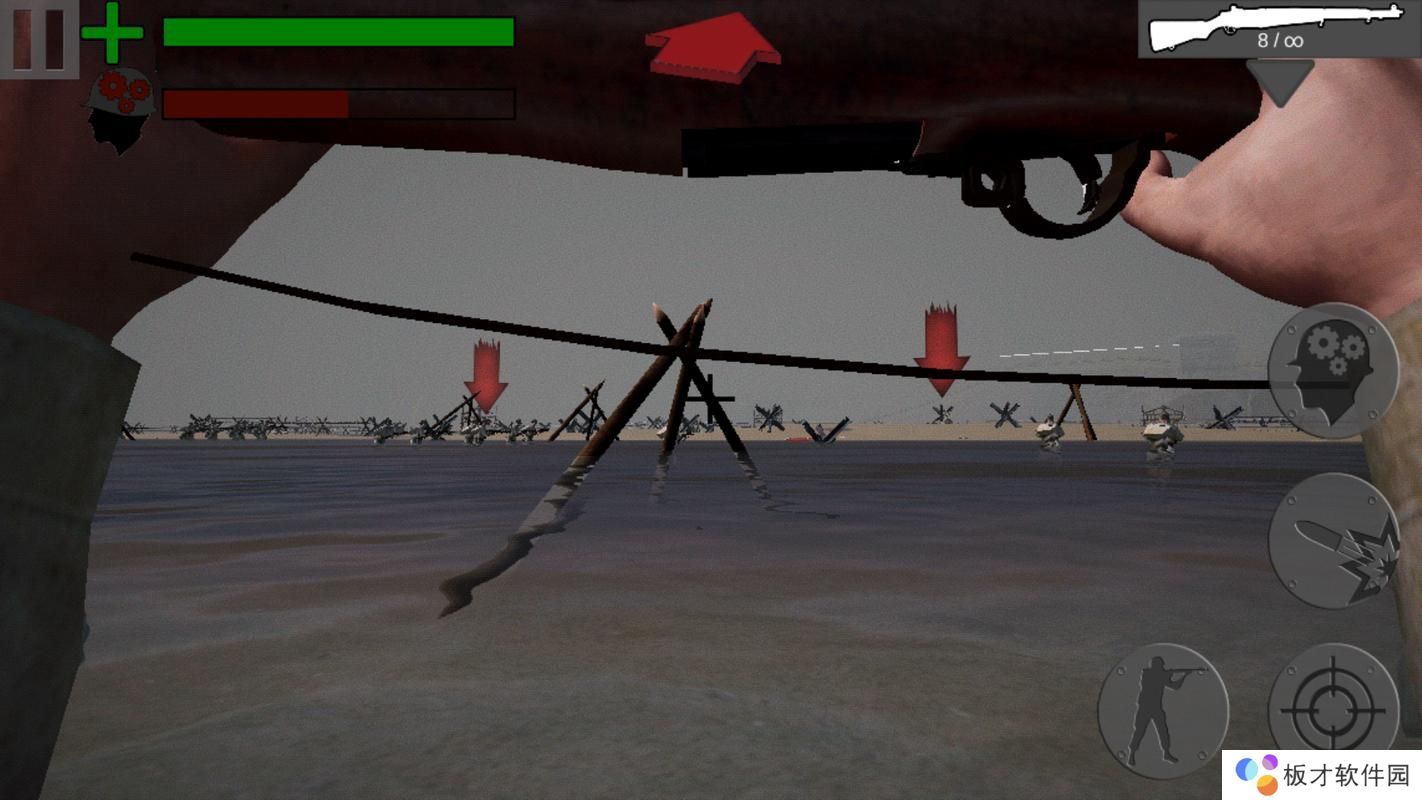This screenshot has width=1422, height=800.
Task: Aim down sights with the crosshair button
Action: coord(1332,710)
